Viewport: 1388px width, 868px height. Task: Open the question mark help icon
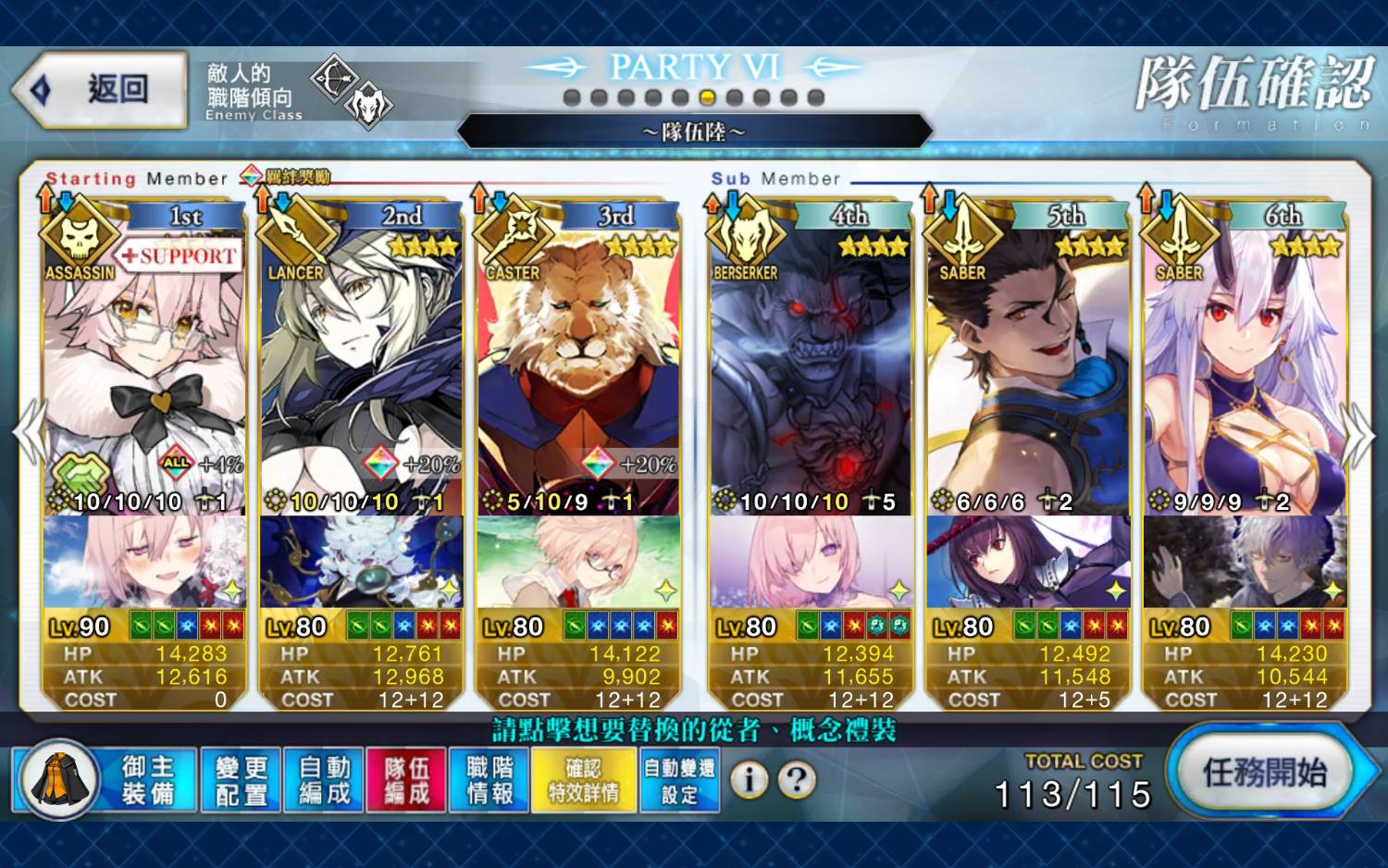click(x=796, y=780)
